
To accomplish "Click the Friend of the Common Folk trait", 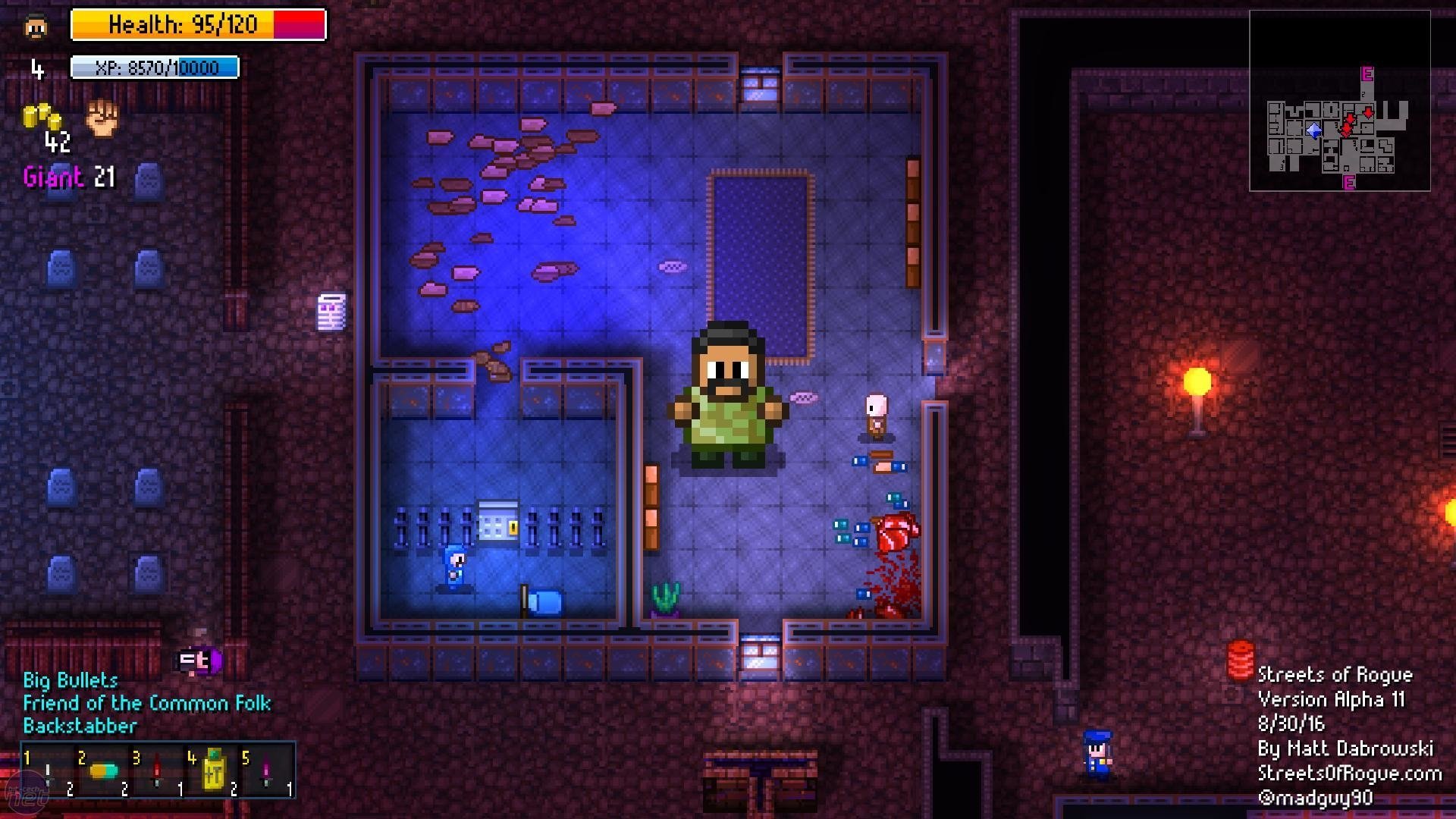I will click(x=147, y=703).
